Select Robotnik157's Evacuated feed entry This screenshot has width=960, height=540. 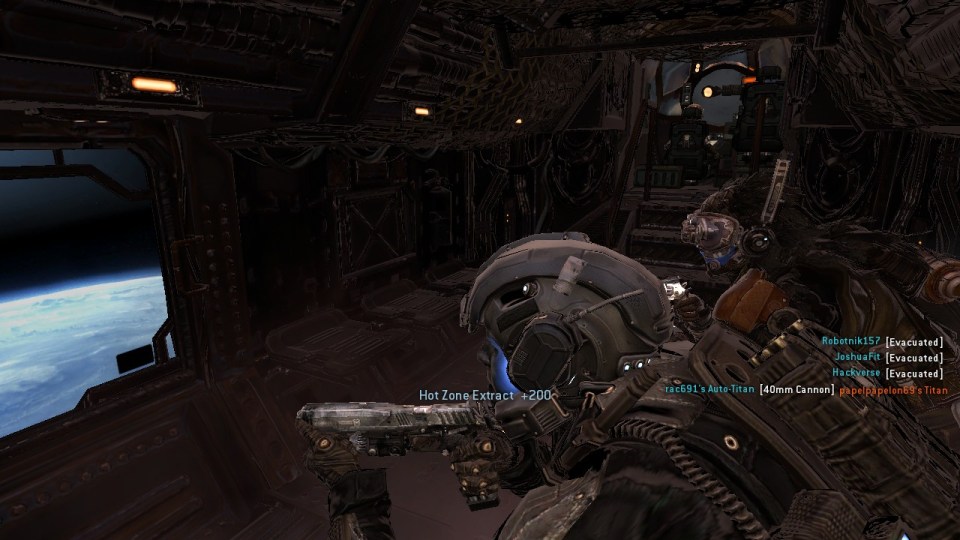click(x=882, y=341)
